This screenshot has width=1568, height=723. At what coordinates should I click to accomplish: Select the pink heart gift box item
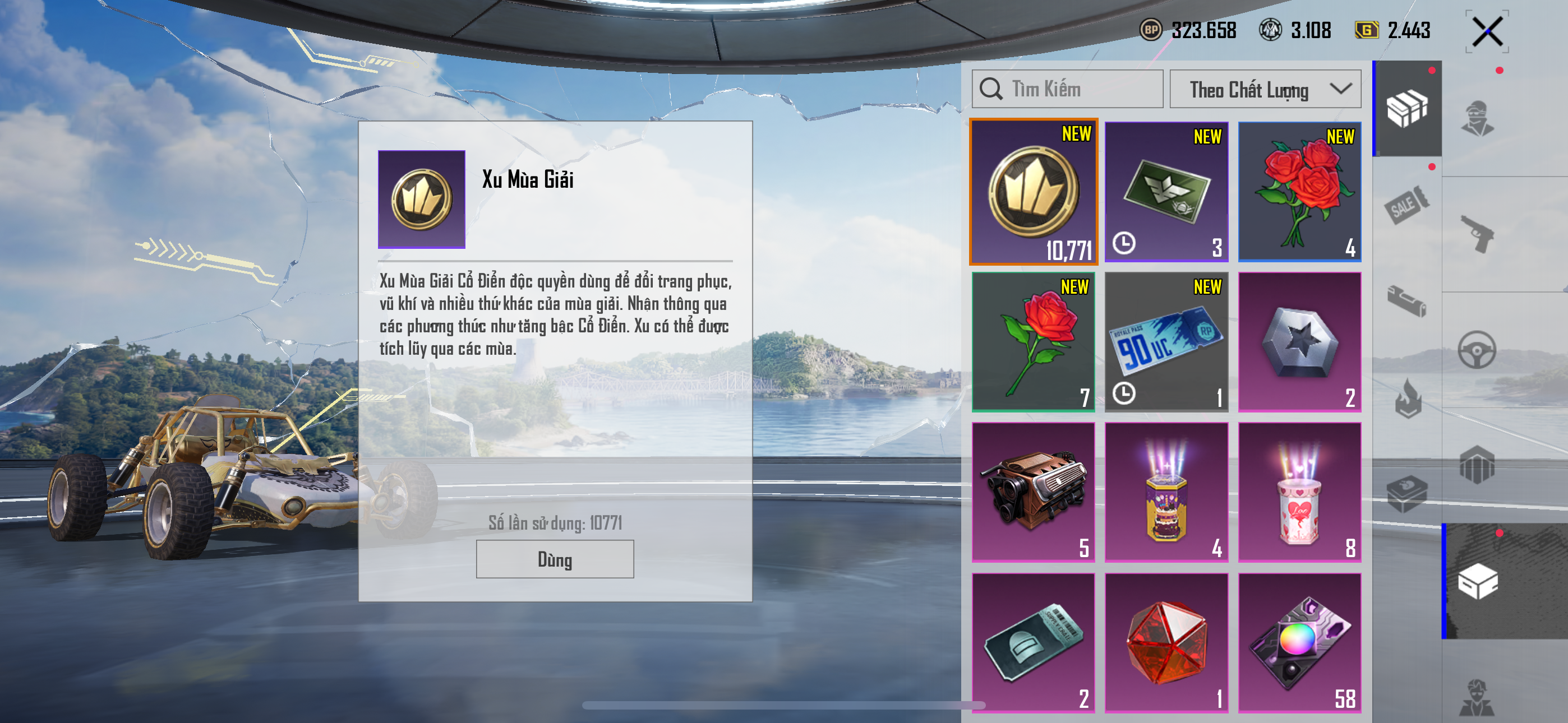(x=1299, y=492)
